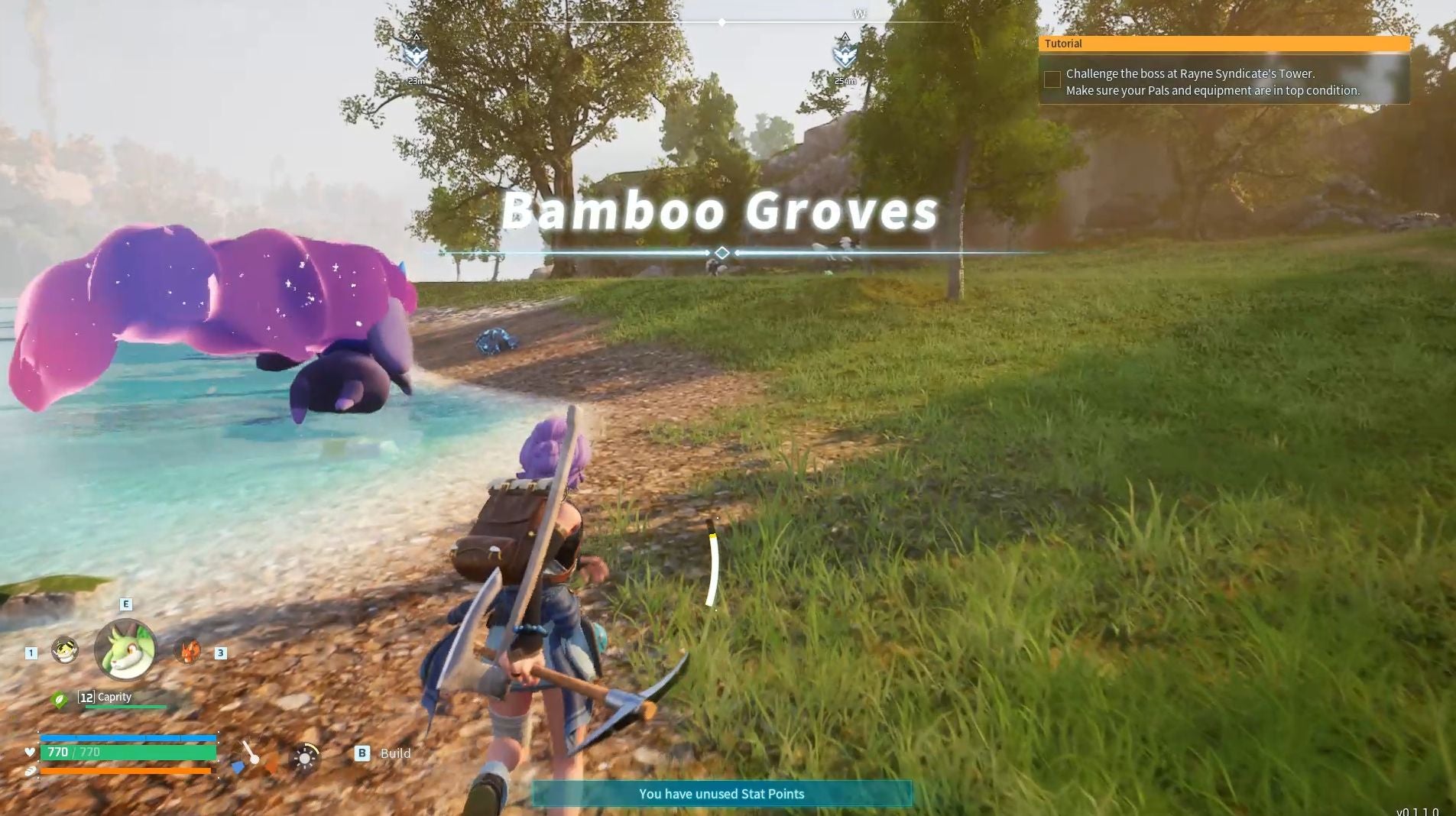Screen dimensions: 1456x816
Task: Click the level 12 badge next to Caprity
Action: point(86,697)
